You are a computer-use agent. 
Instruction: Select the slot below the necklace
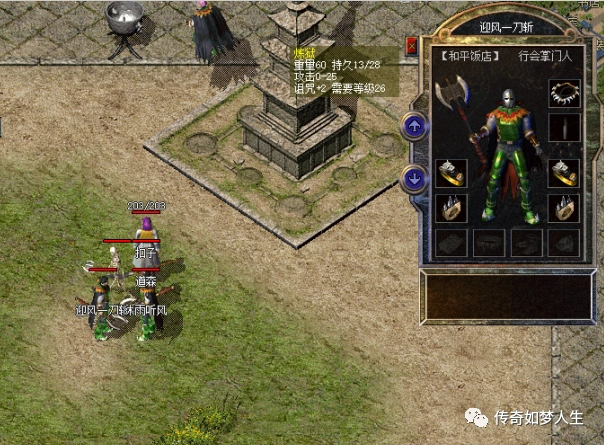[564, 129]
